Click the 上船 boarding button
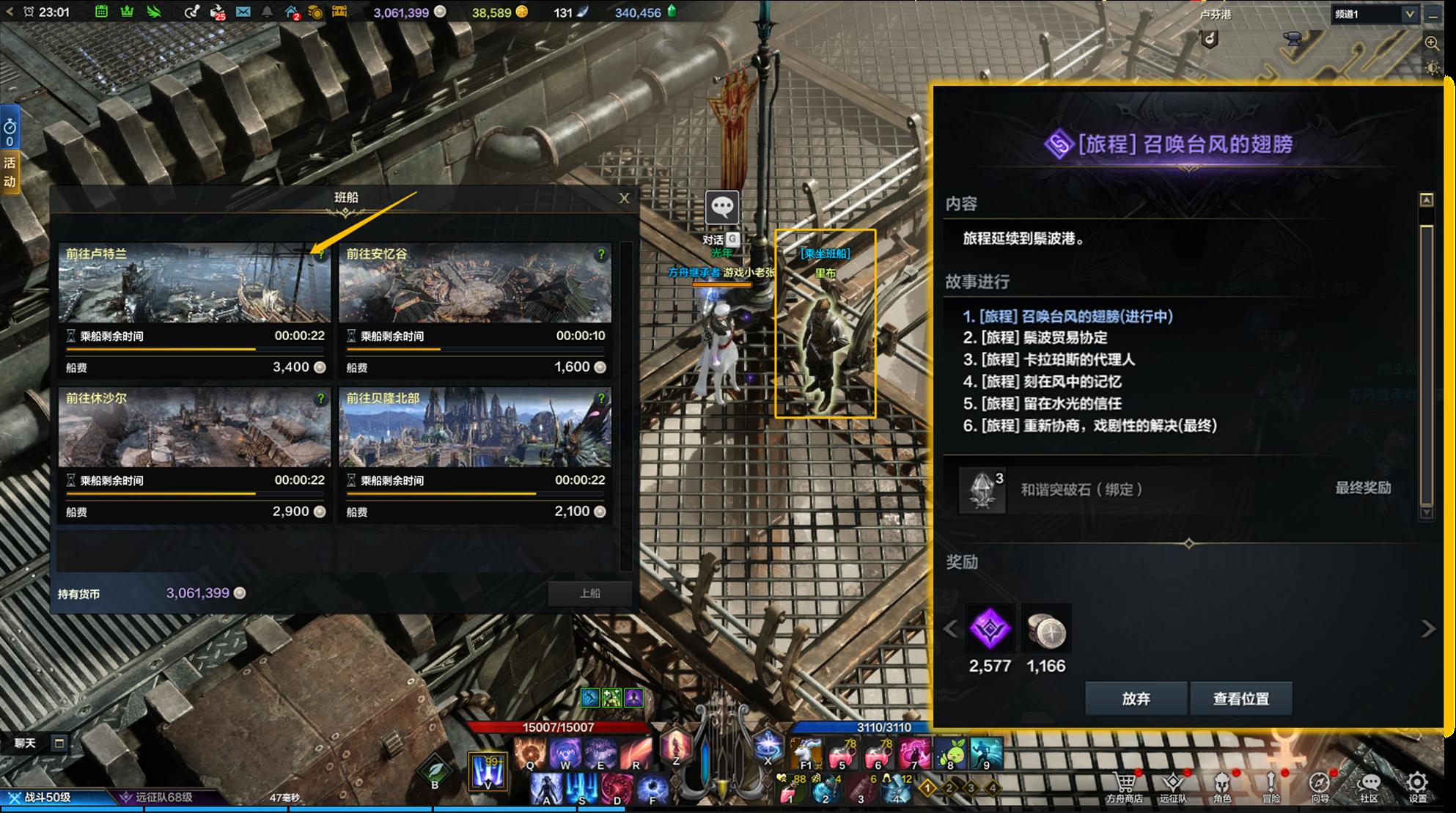The image size is (1456, 813). (x=589, y=593)
